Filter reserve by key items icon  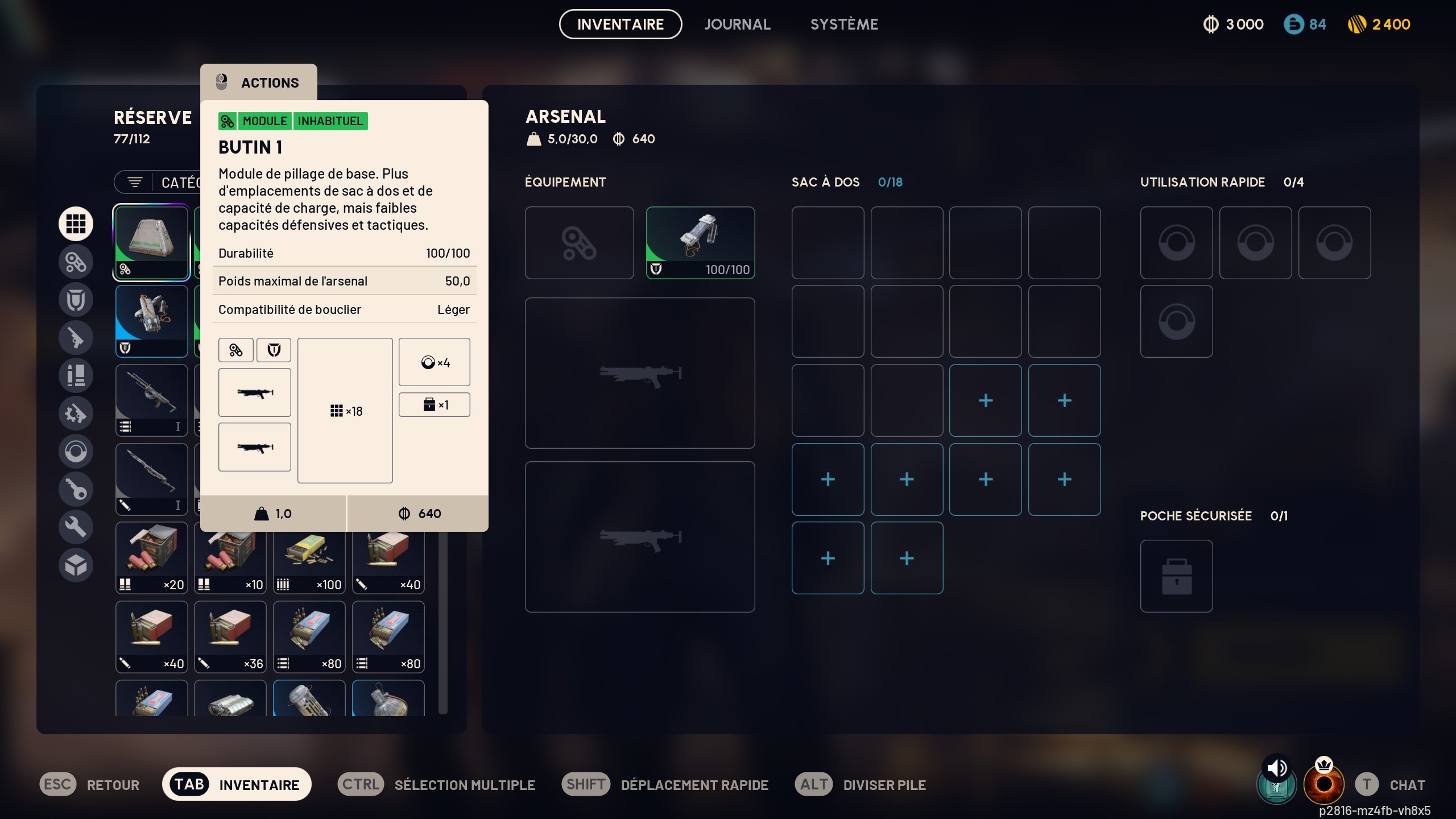coord(76,489)
